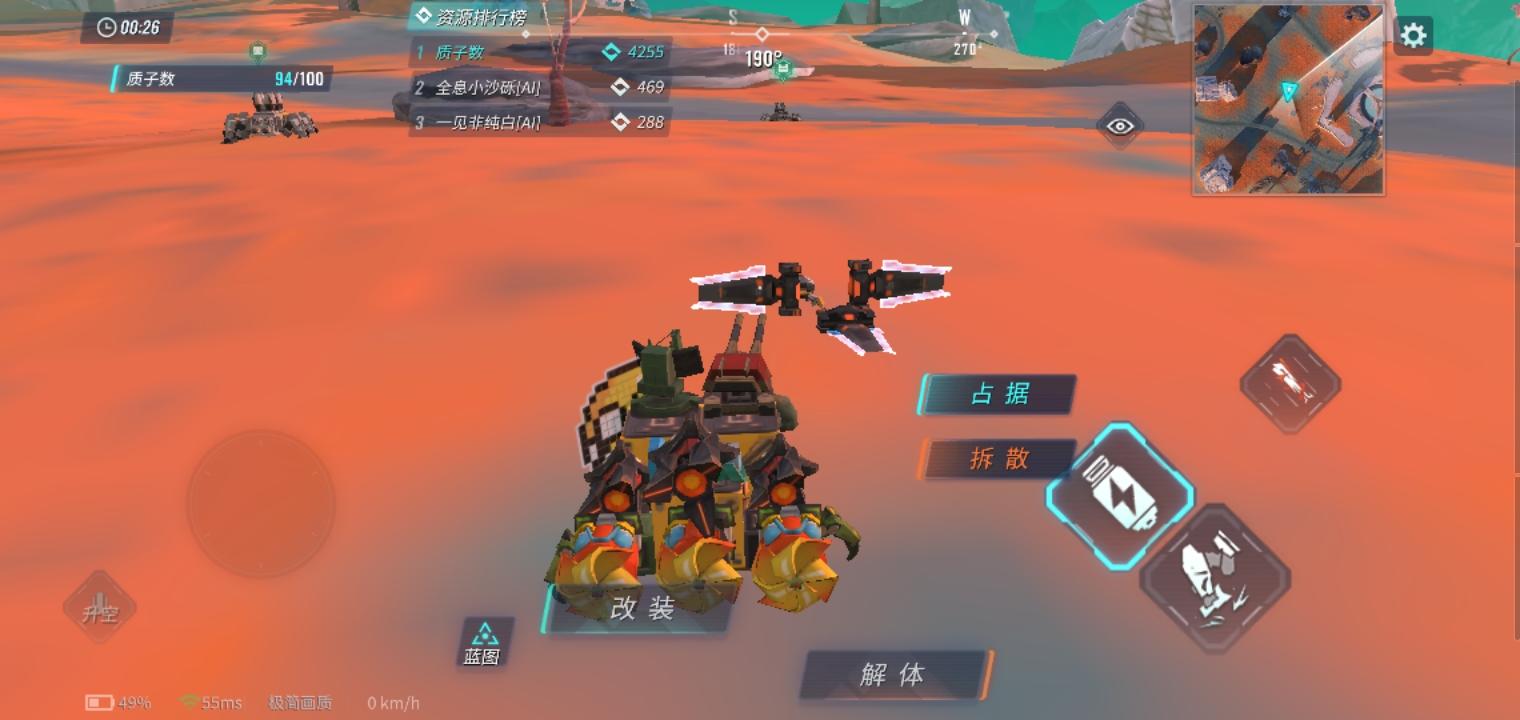The width and height of the screenshot is (1520, 720).
Task: Select the scrap parts diamond icon
Action: click(1217, 573)
